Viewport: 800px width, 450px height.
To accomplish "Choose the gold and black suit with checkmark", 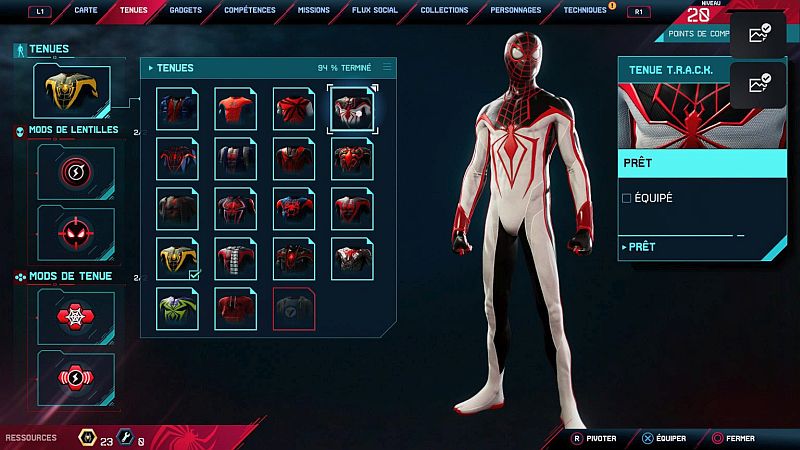I will pos(177,258).
